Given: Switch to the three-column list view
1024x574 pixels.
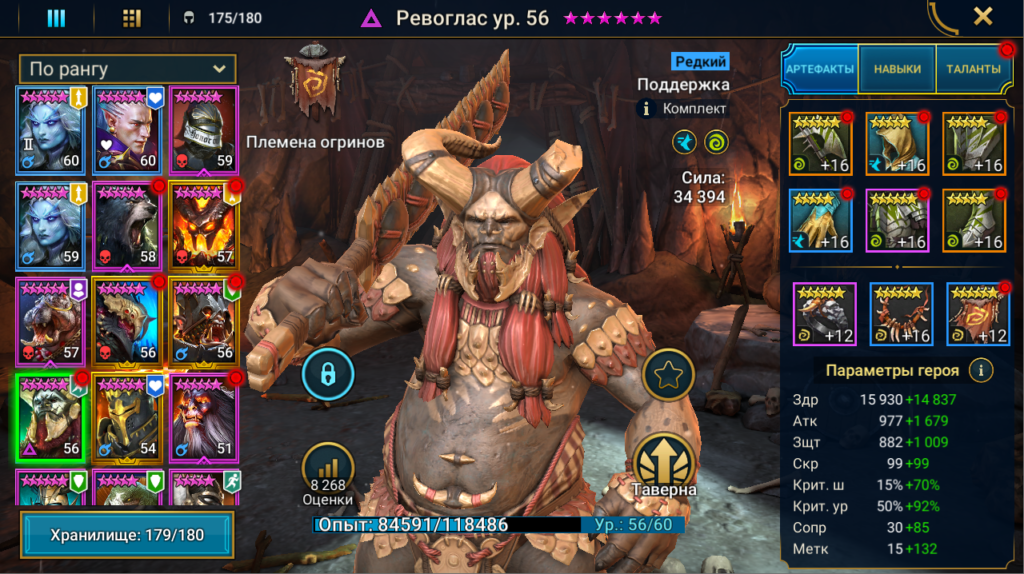Looking at the screenshot, I should pyautogui.click(x=56, y=18).
